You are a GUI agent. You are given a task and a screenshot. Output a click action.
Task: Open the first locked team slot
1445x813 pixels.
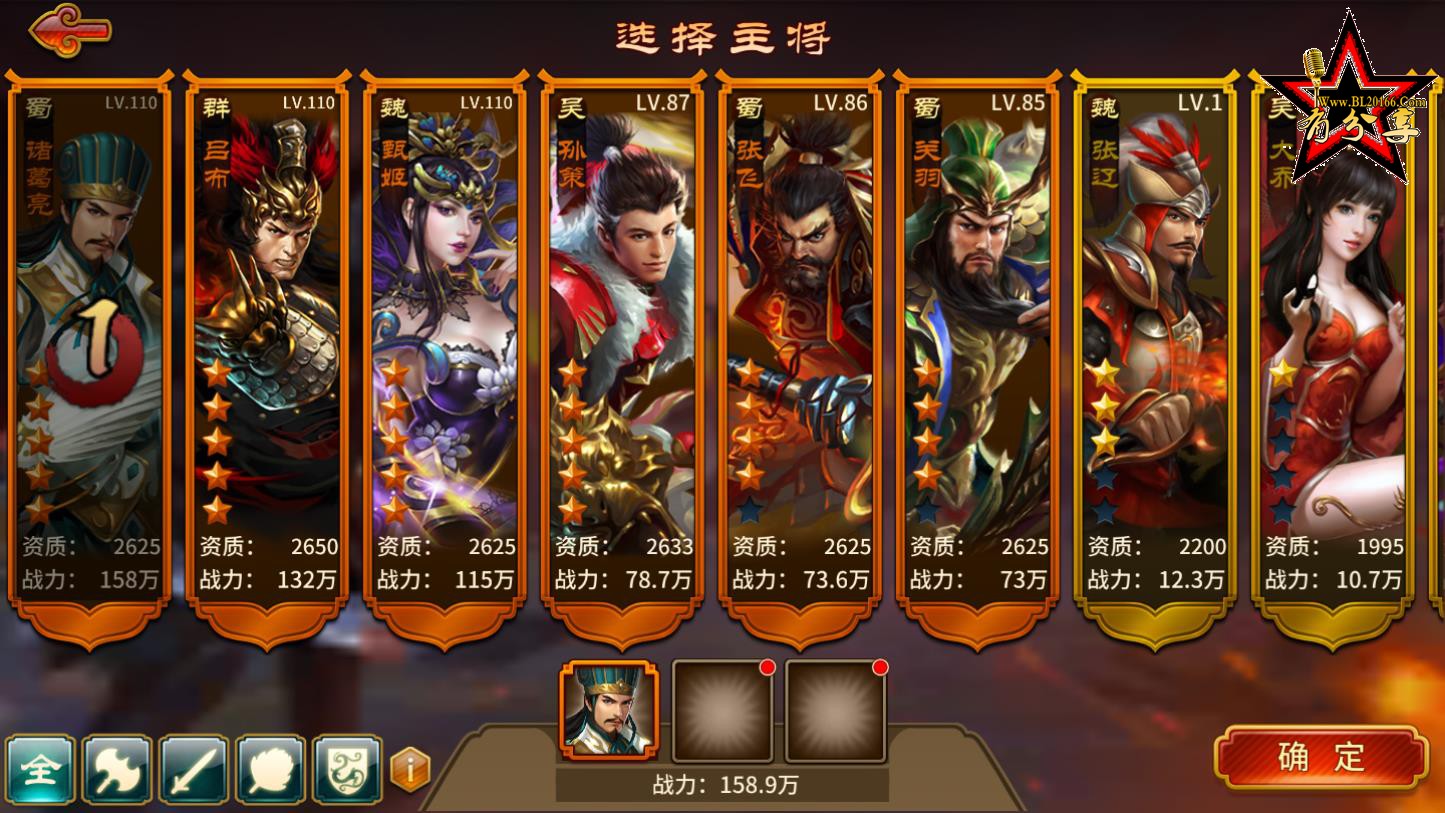point(723,710)
